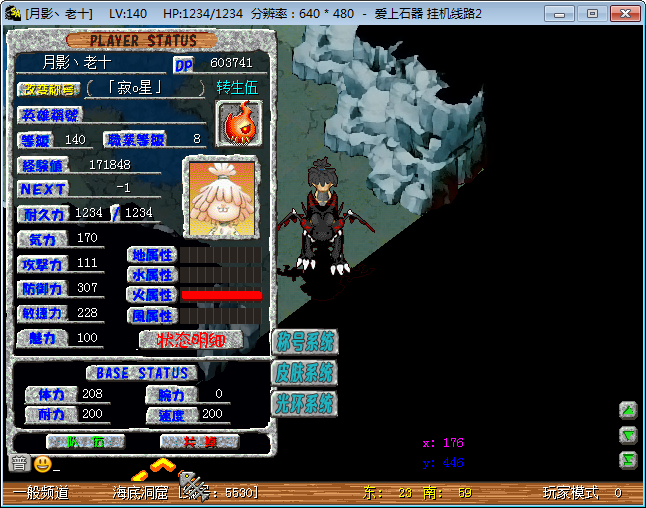The image size is (646, 508).
Task: Toggle the 普 chat channel button
Action: click(x=19, y=464)
